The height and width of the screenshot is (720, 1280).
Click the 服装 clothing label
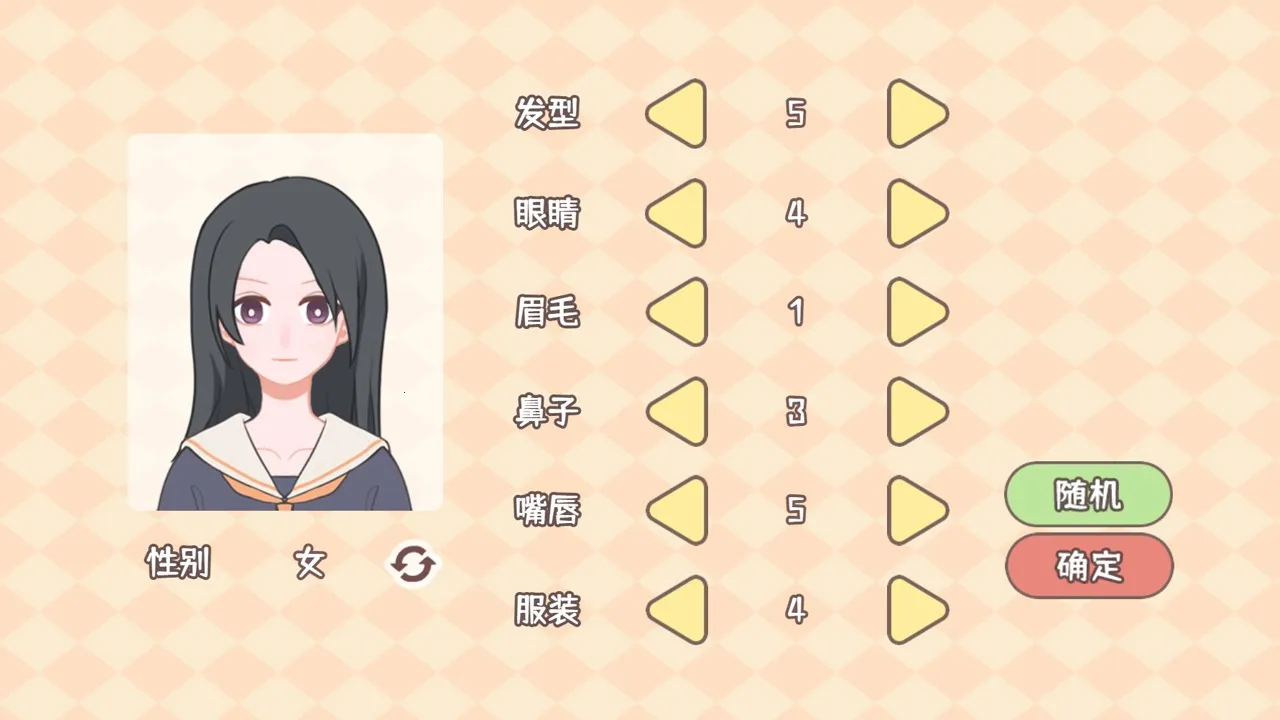[x=546, y=610]
